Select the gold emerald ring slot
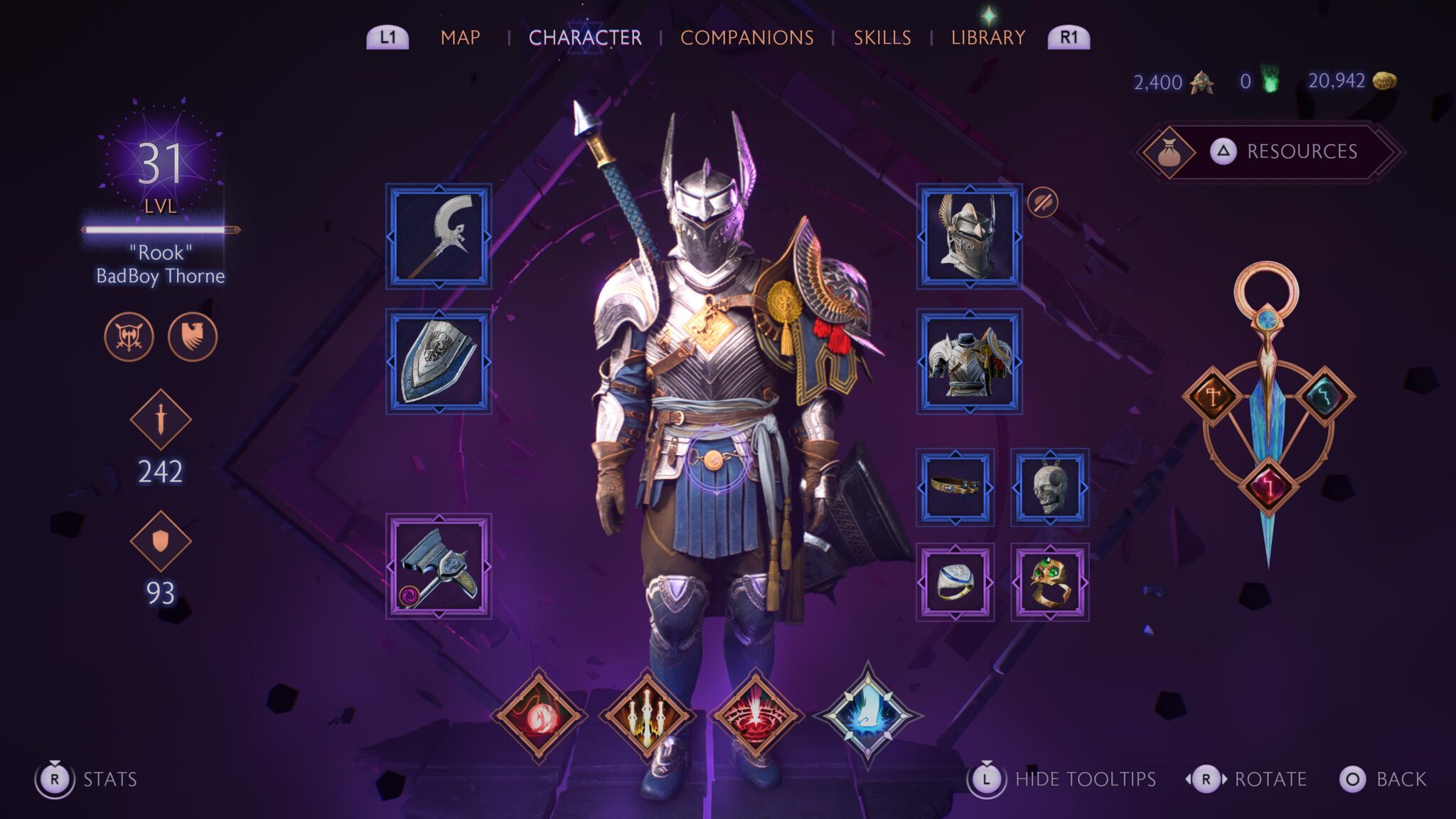Viewport: 1456px width, 819px height. point(1049,582)
